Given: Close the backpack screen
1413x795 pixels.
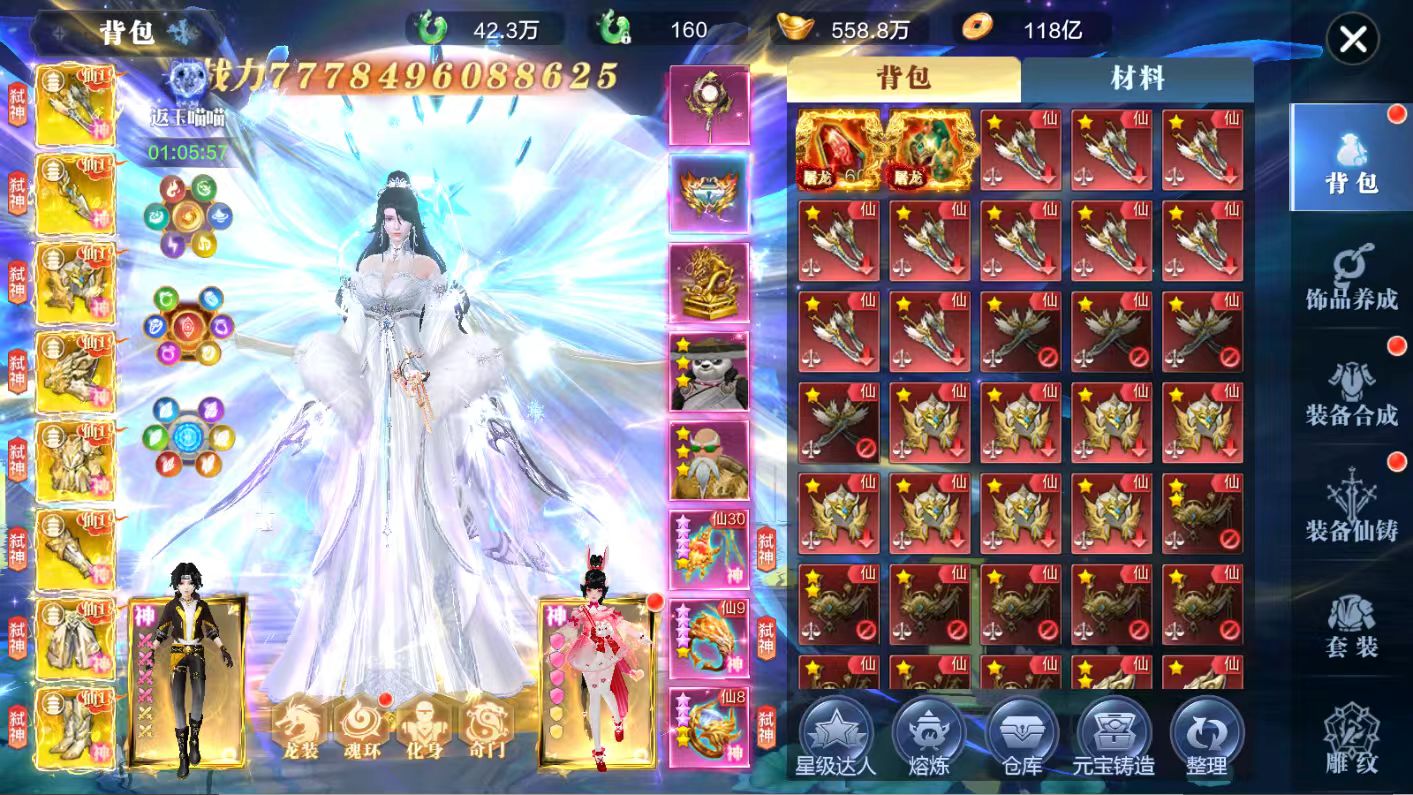Looking at the screenshot, I should coord(1353,40).
